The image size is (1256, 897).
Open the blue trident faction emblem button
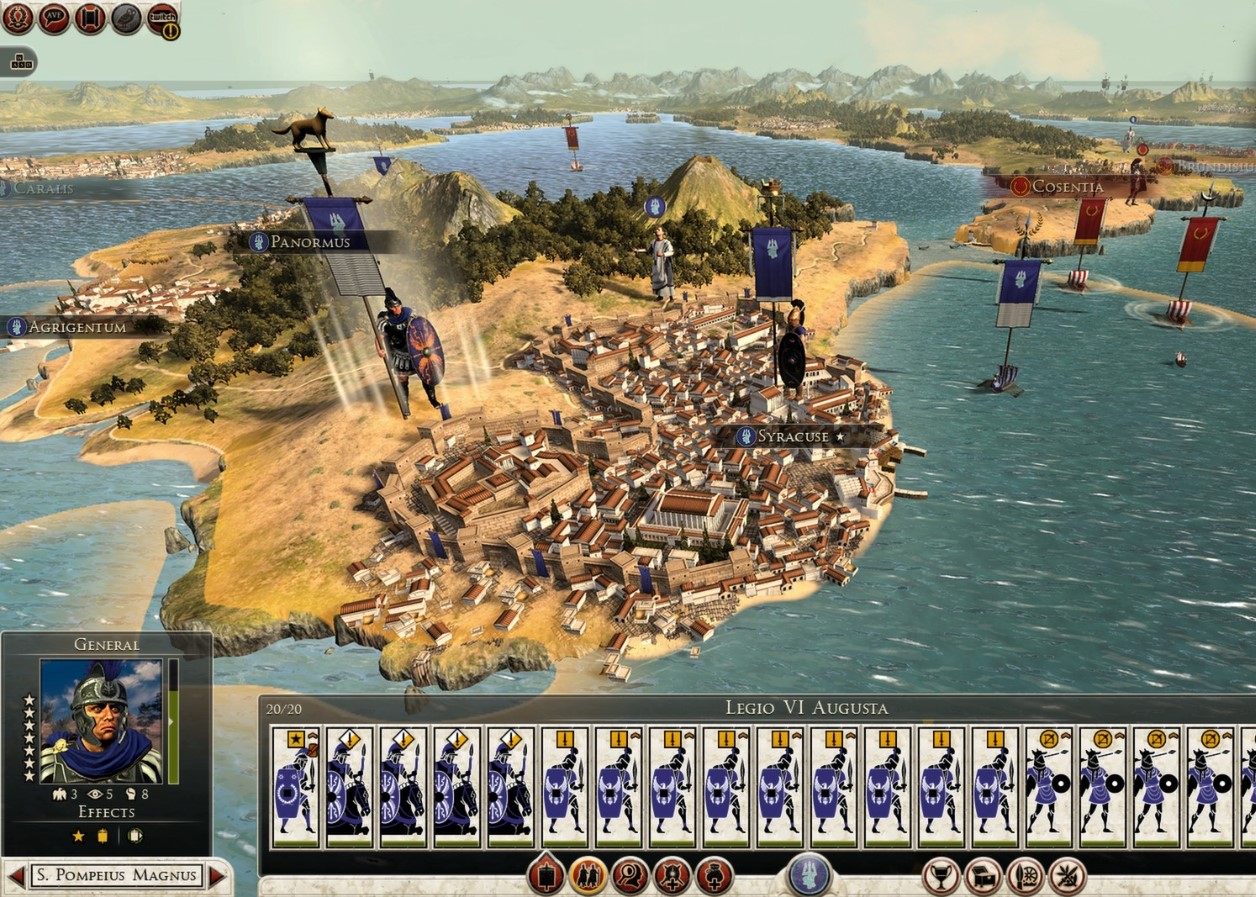(x=809, y=874)
